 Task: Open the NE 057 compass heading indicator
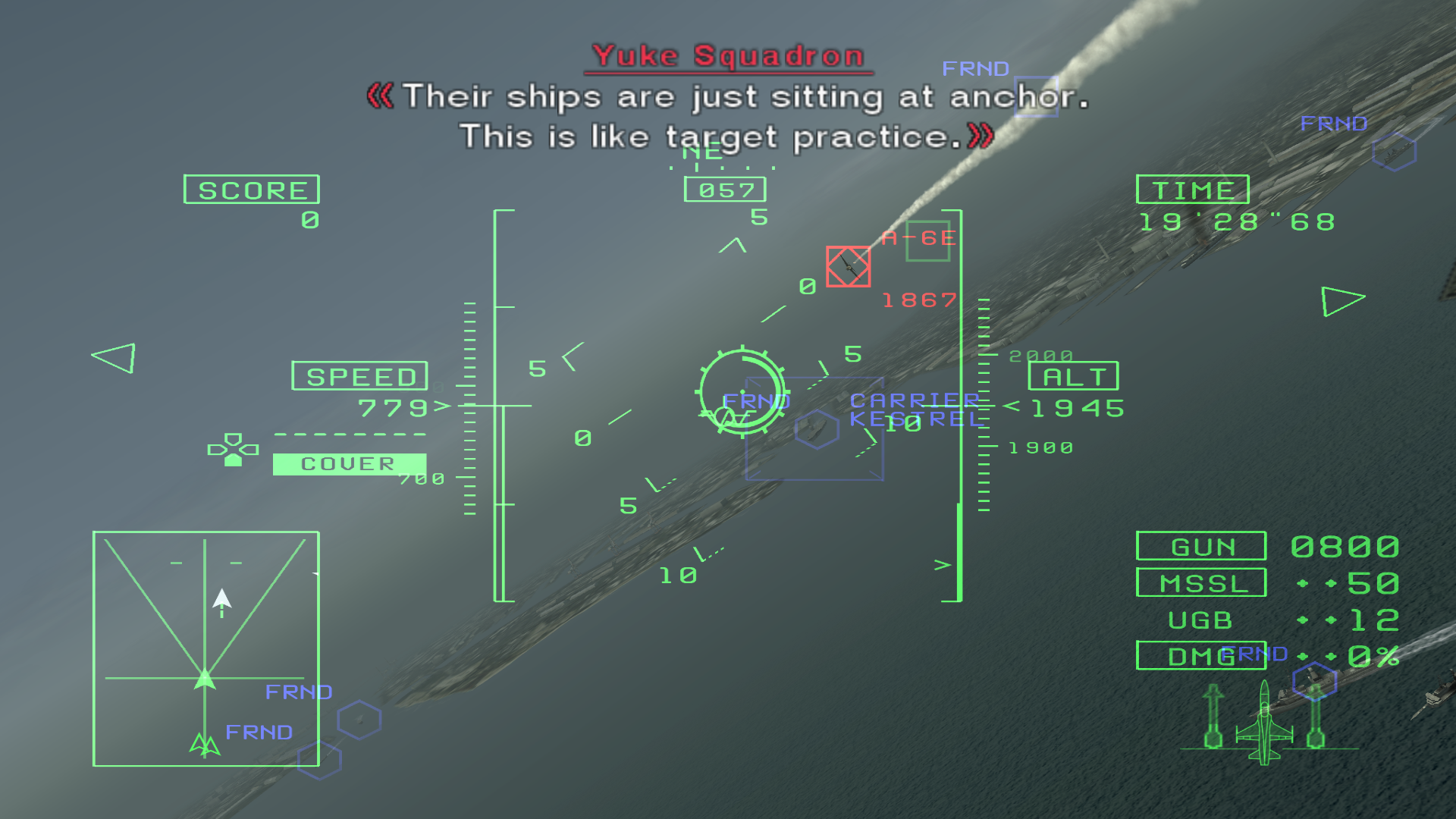[x=724, y=189]
